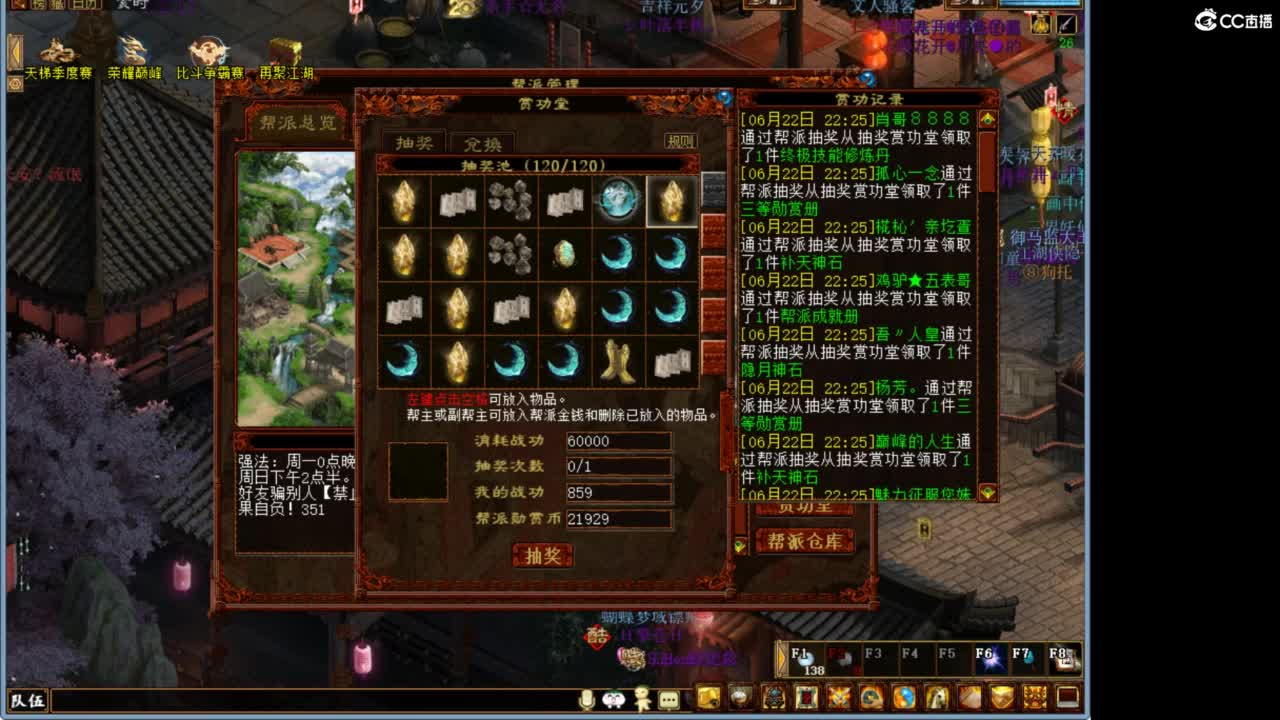Select the microphone icon in the bottom toolbar
1280x720 pixels.
587,700
